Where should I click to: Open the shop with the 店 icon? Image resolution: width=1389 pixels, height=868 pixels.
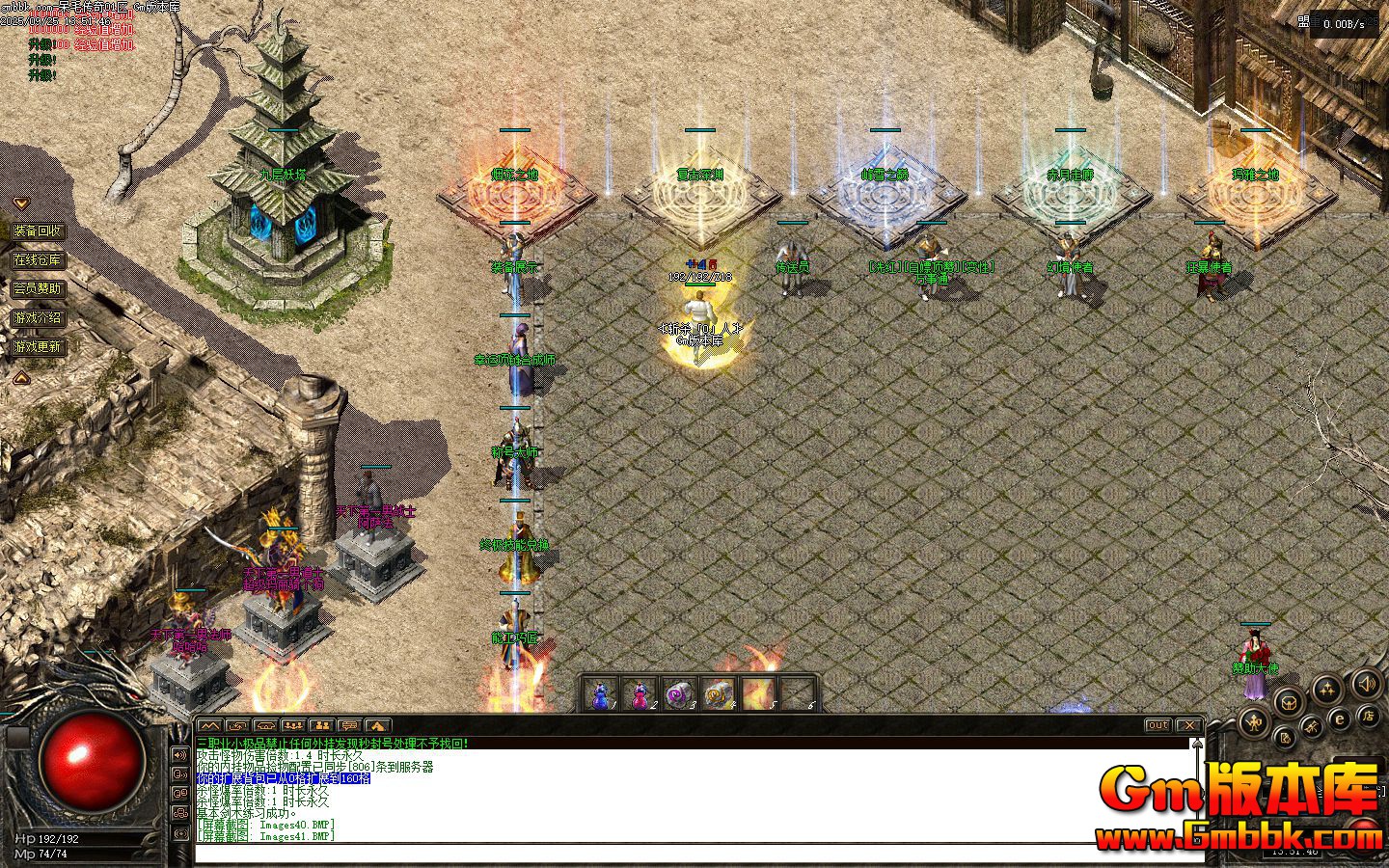1367,716
